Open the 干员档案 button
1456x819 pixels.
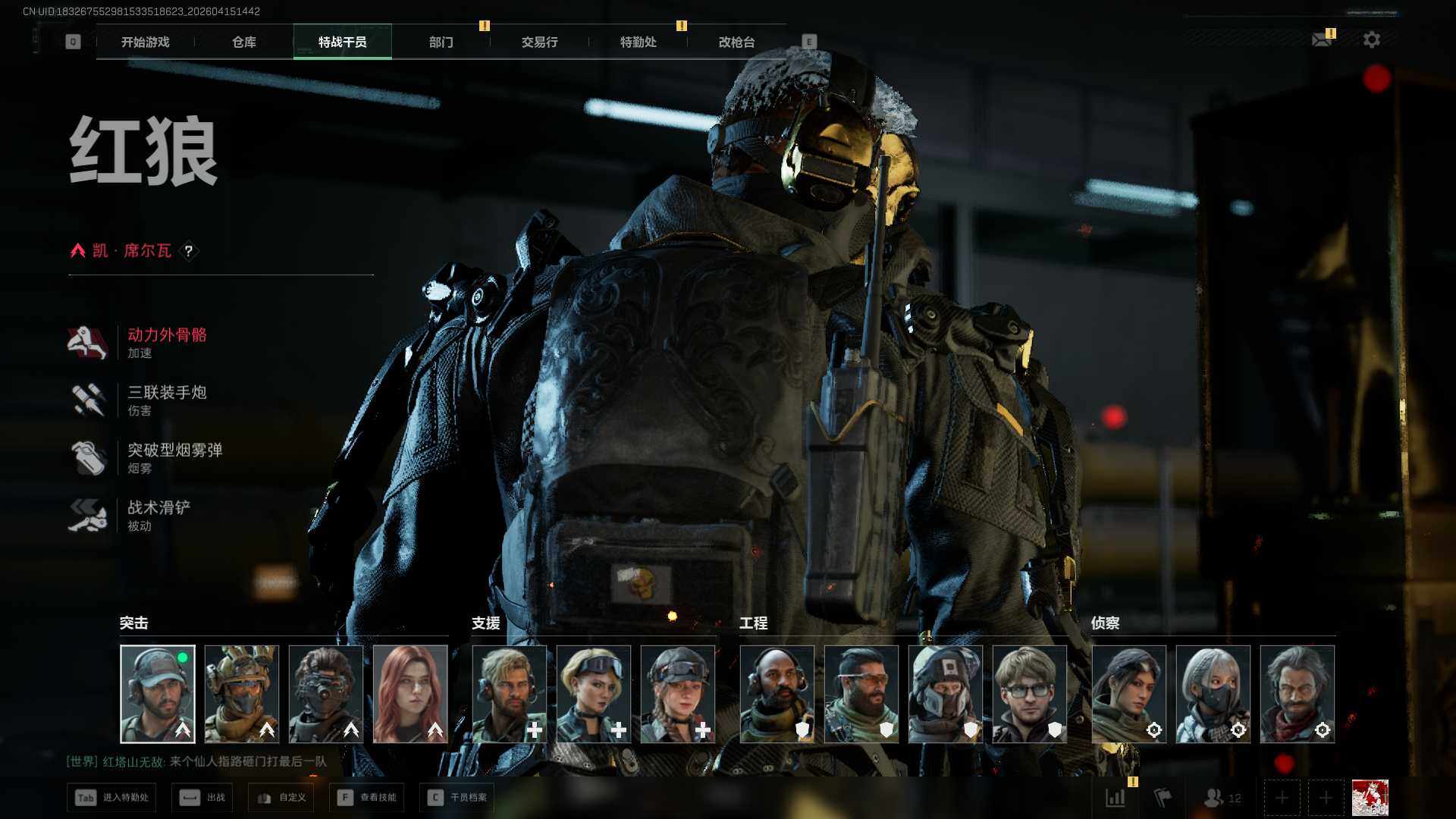click(457, 798)
